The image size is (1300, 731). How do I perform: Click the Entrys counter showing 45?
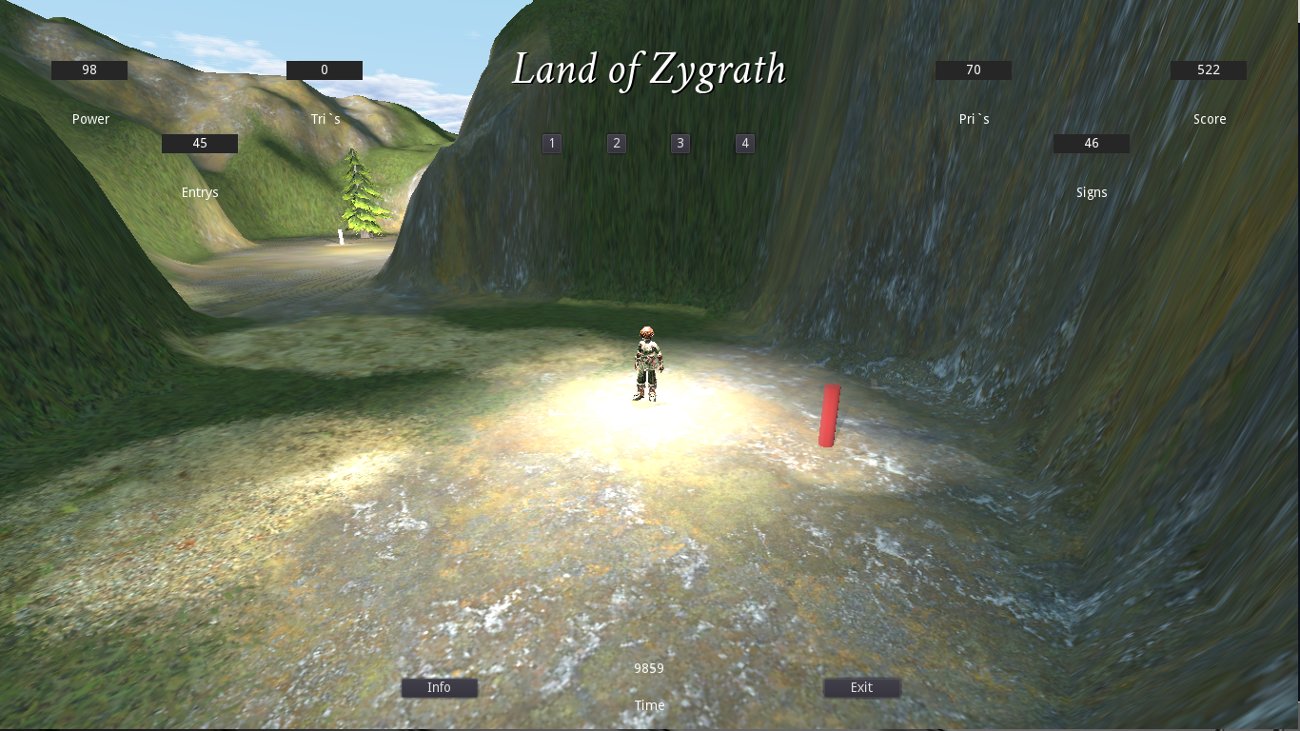tap(199, 142)
